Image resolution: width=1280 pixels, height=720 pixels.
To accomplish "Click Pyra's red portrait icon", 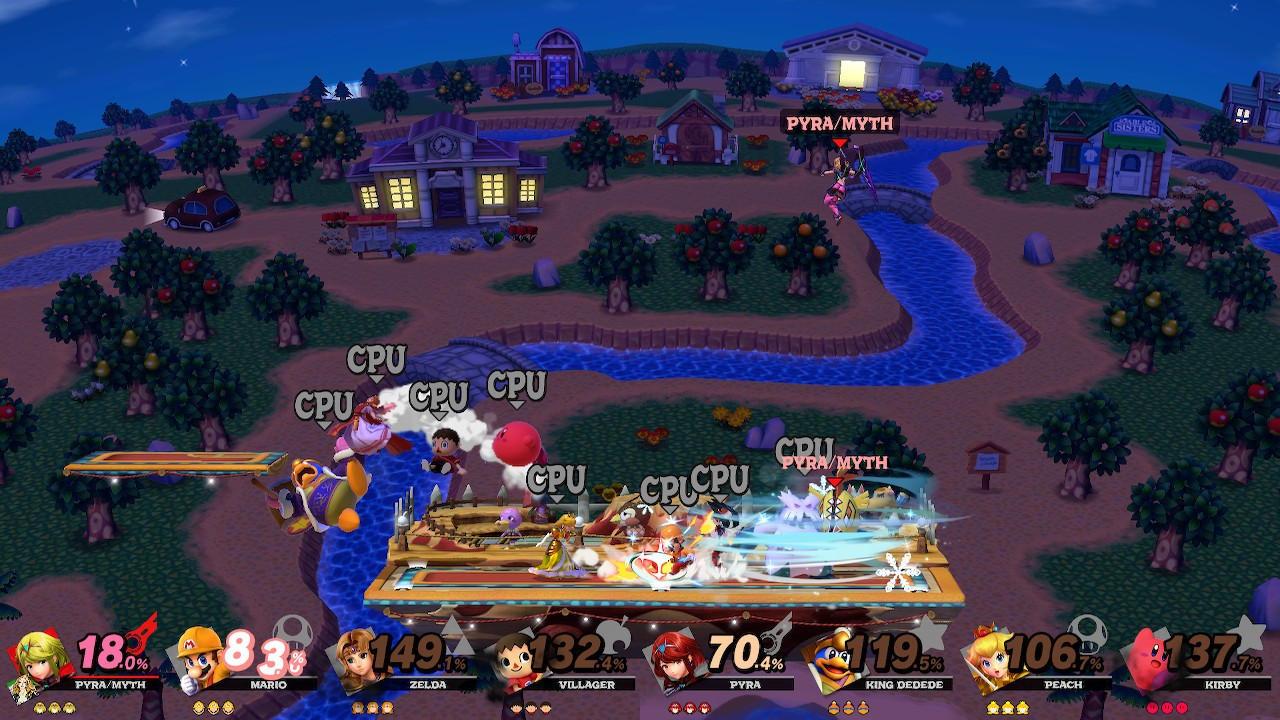I will pyautogui.click(x=676, y=662).
